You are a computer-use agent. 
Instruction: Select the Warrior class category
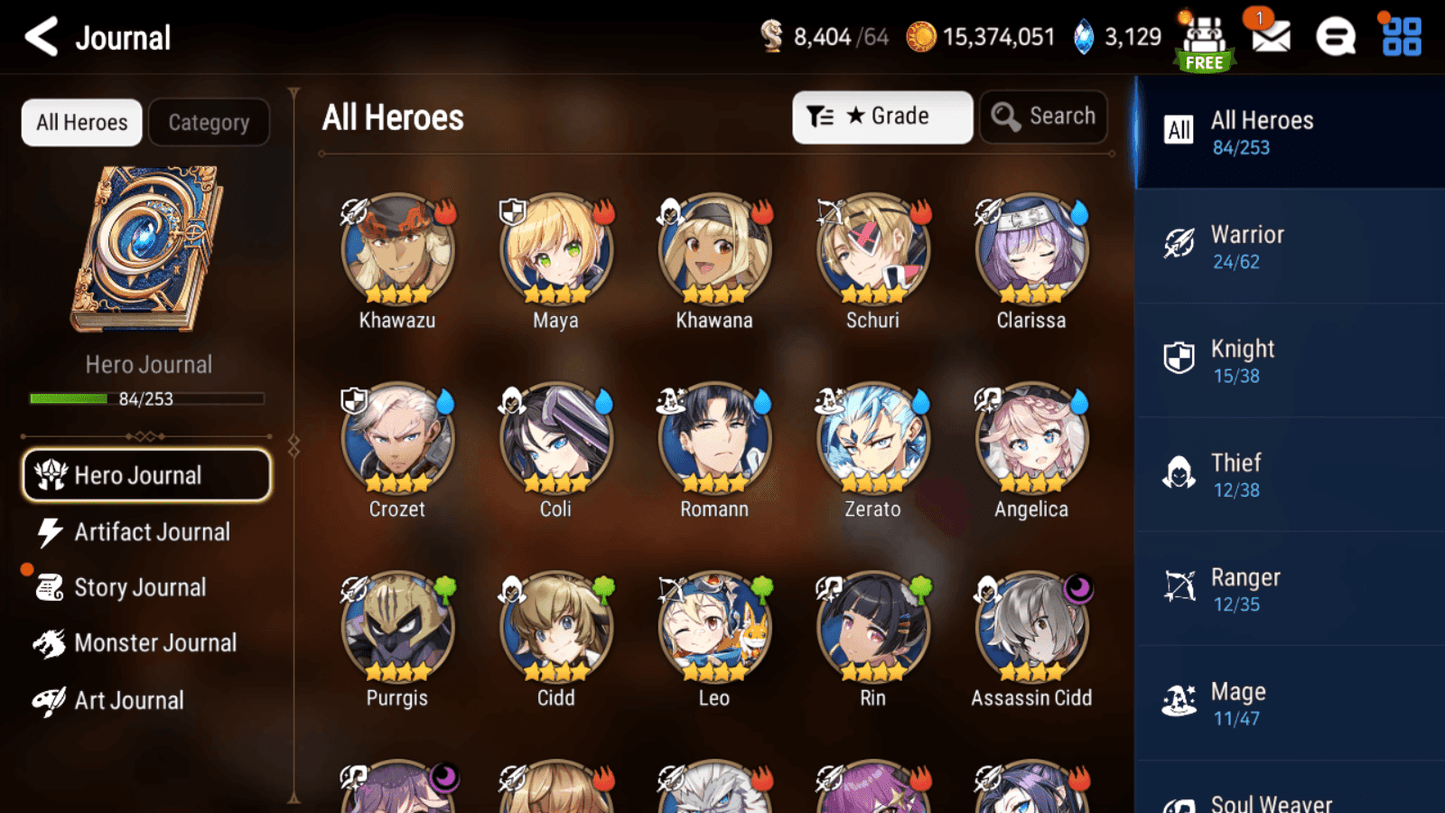[x=1290, y=245]
